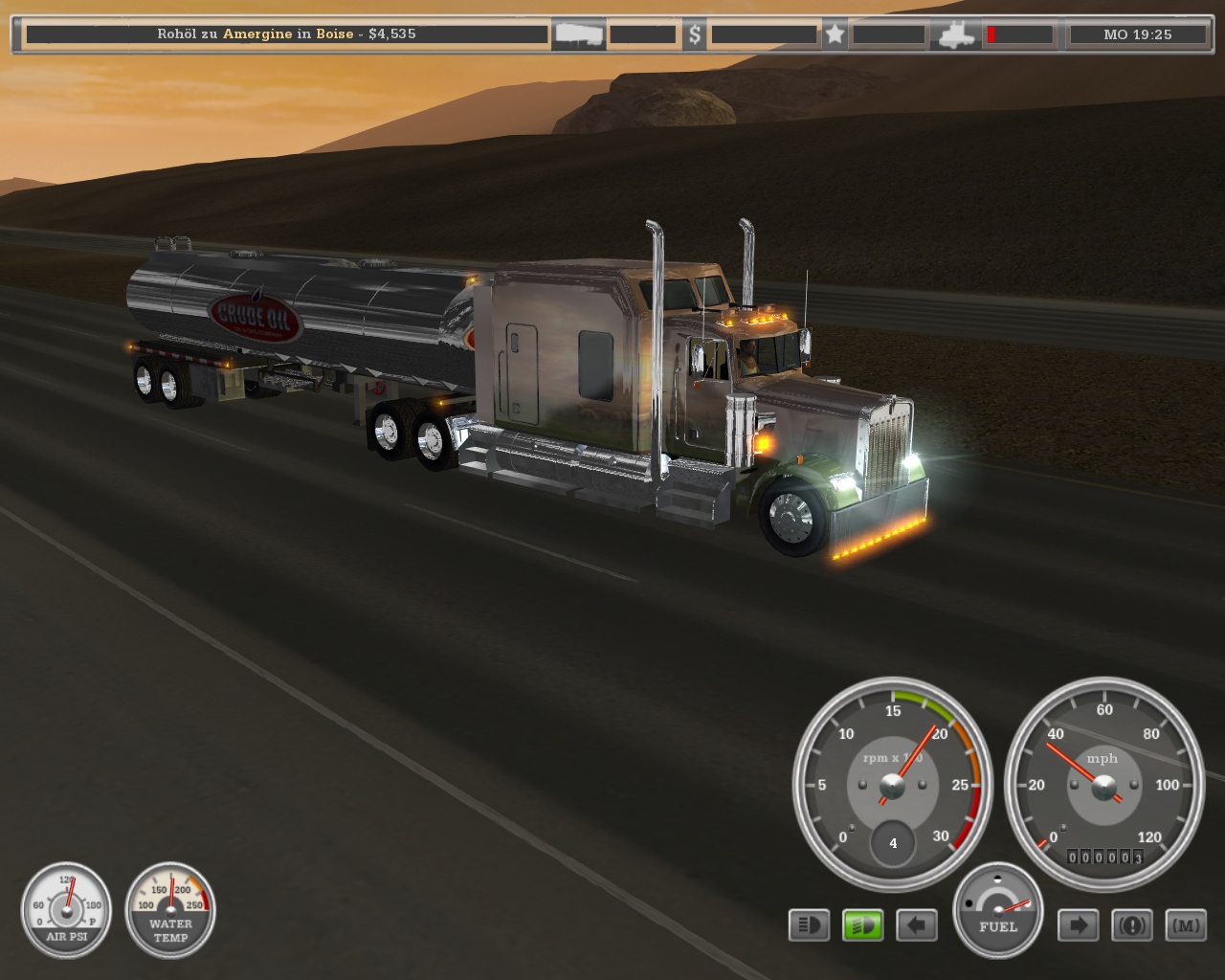The width and height of the screenshot is (1225, 980).
Task: Select the trailer icon in top bar
Action: tap(578, 34)
